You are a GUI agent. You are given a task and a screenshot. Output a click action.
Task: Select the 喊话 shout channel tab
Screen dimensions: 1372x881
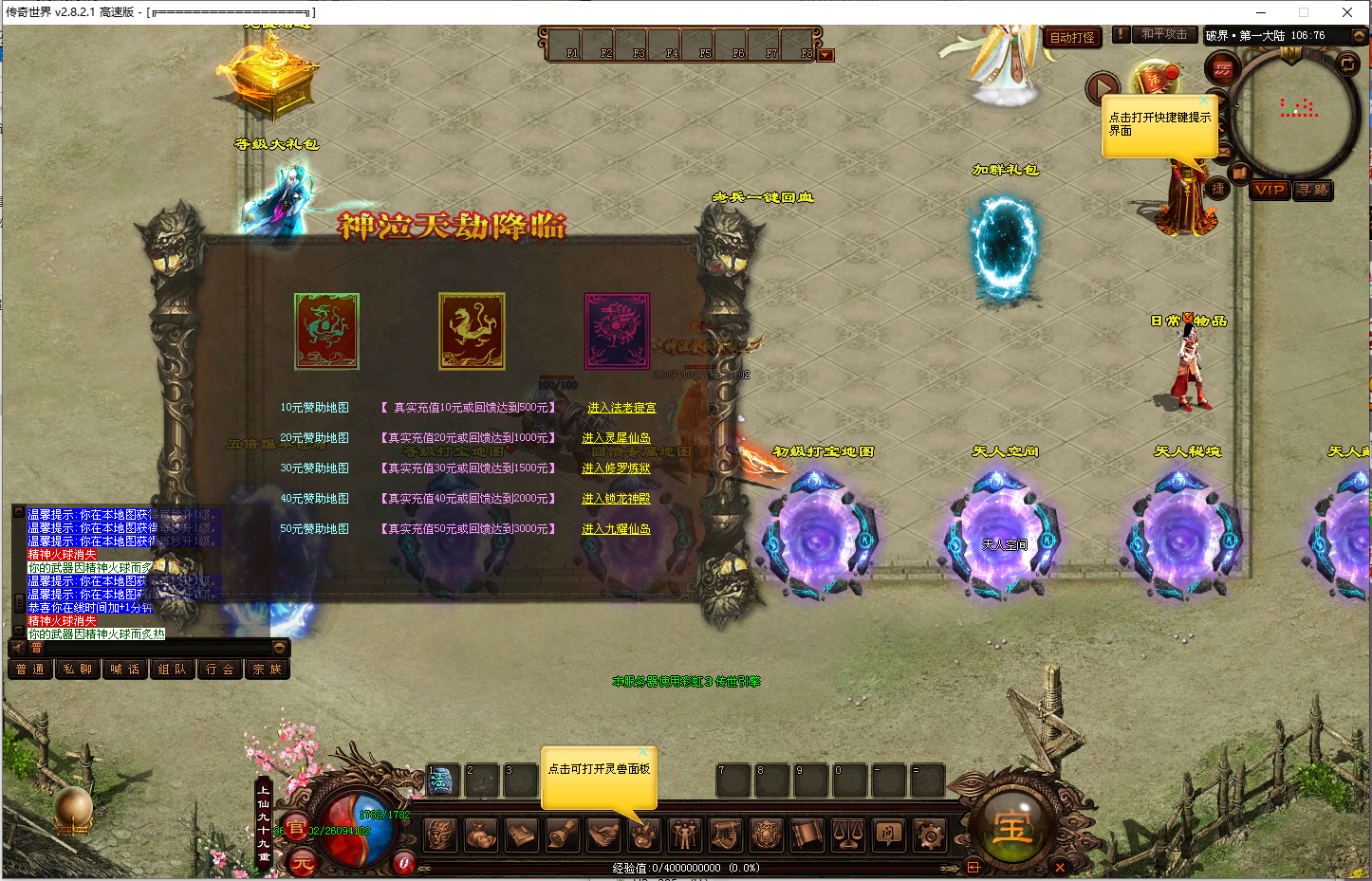pyautogui.click(x=124, y=670)
